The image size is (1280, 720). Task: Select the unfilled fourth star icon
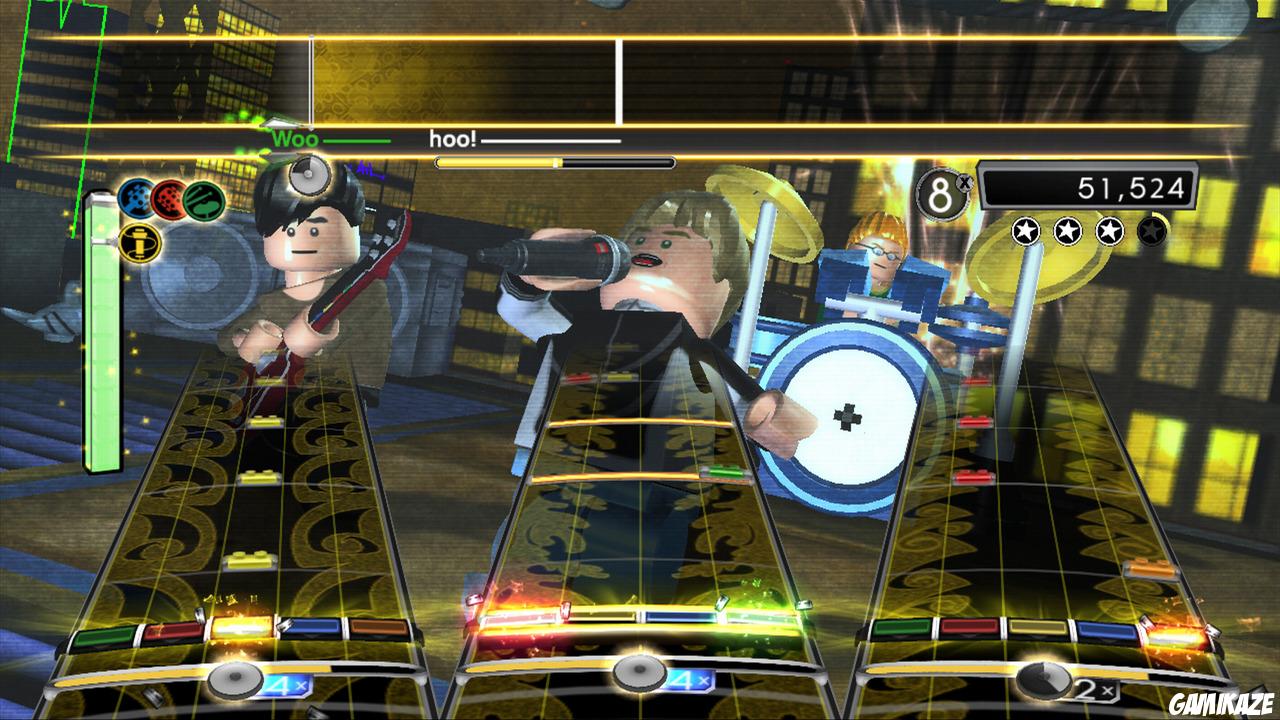[1152, 230]
